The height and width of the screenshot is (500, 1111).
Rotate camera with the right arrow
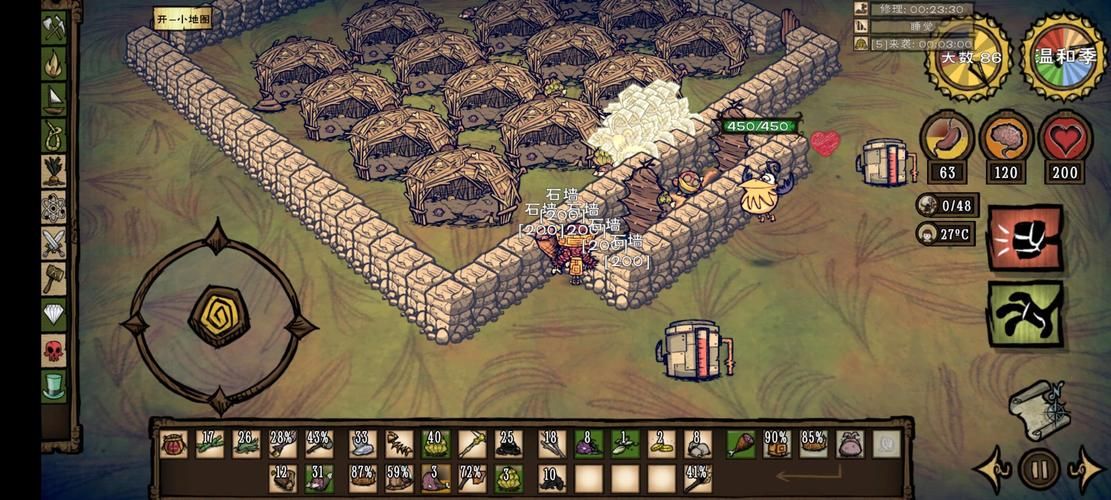(x=1086, y=468)
